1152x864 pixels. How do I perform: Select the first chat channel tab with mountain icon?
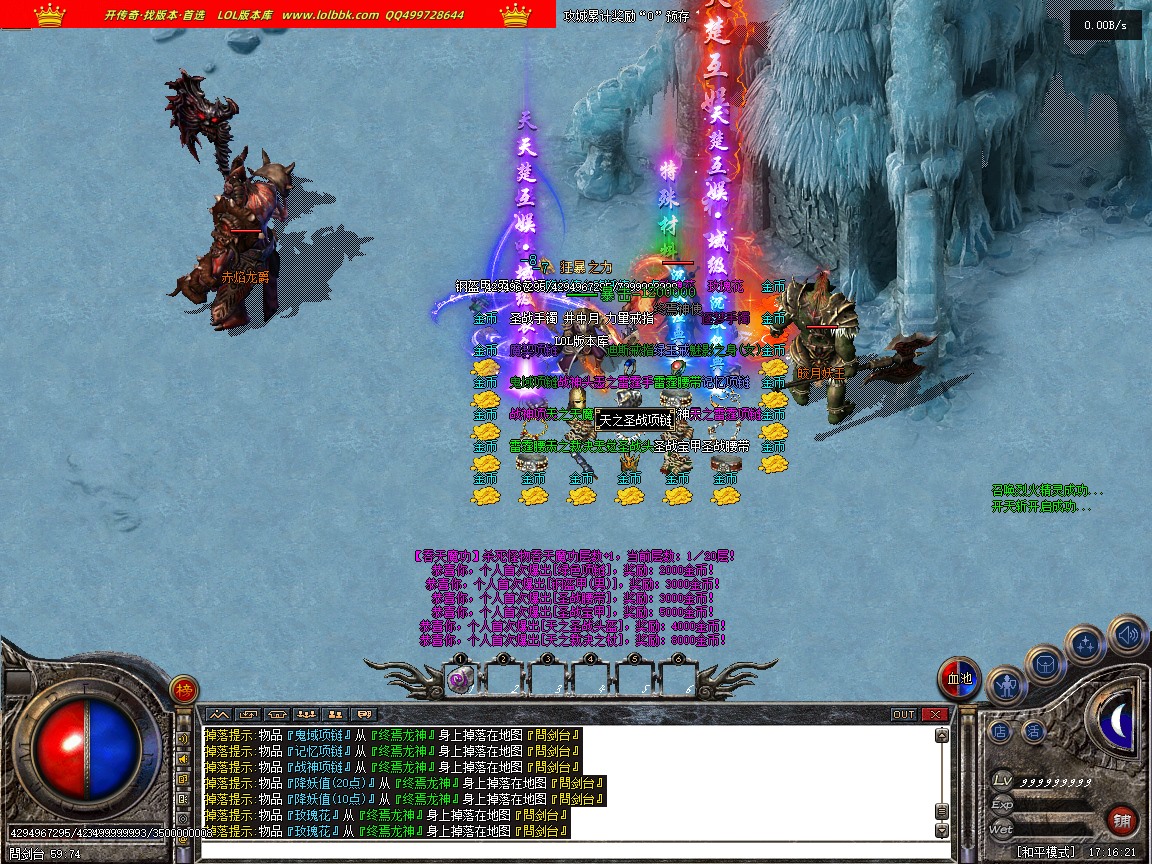tap(218, 714)
